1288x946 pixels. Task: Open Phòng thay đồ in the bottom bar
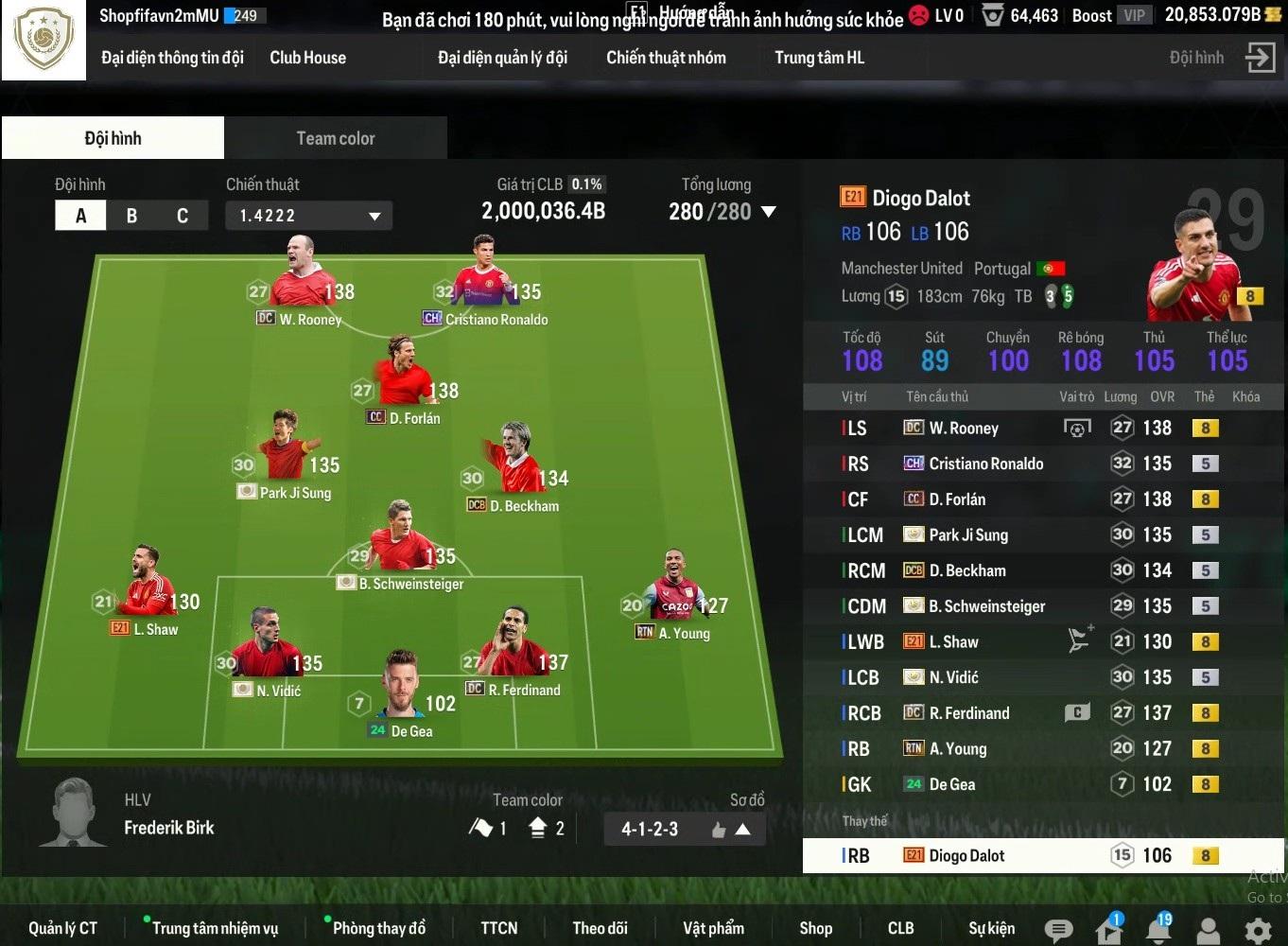coord(378,928)
